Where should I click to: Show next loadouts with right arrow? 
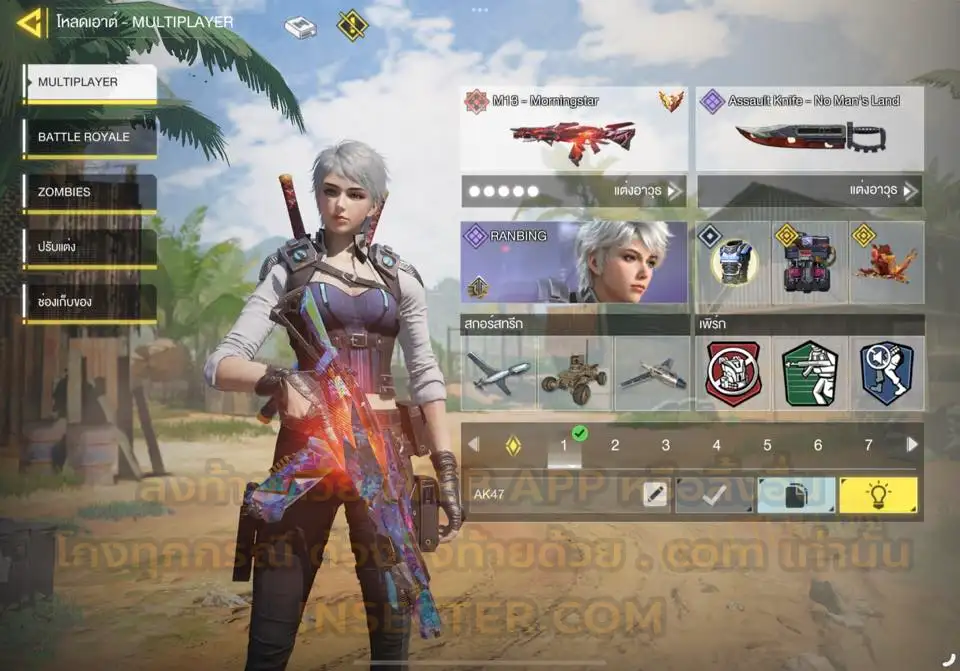[x=912, y=445]
